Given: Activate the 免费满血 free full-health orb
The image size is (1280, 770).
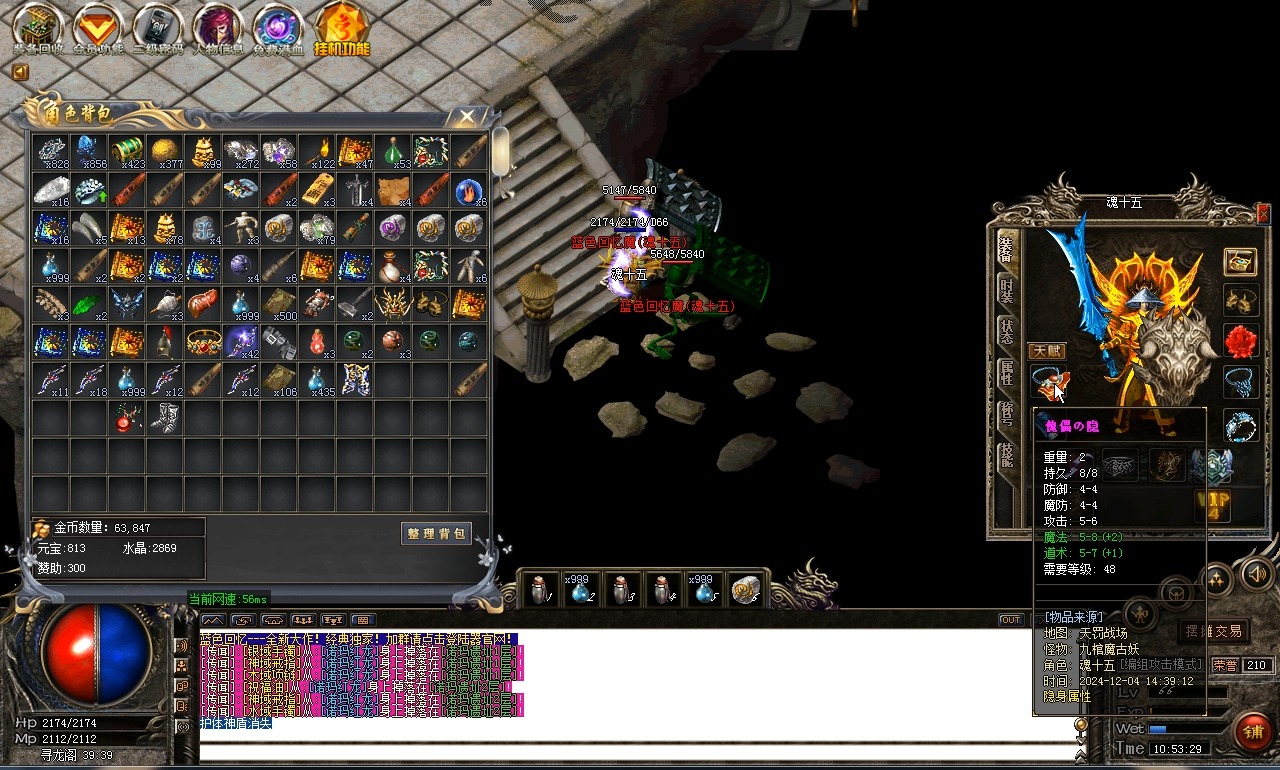Looking at the screenshot, I should point(278,27).
